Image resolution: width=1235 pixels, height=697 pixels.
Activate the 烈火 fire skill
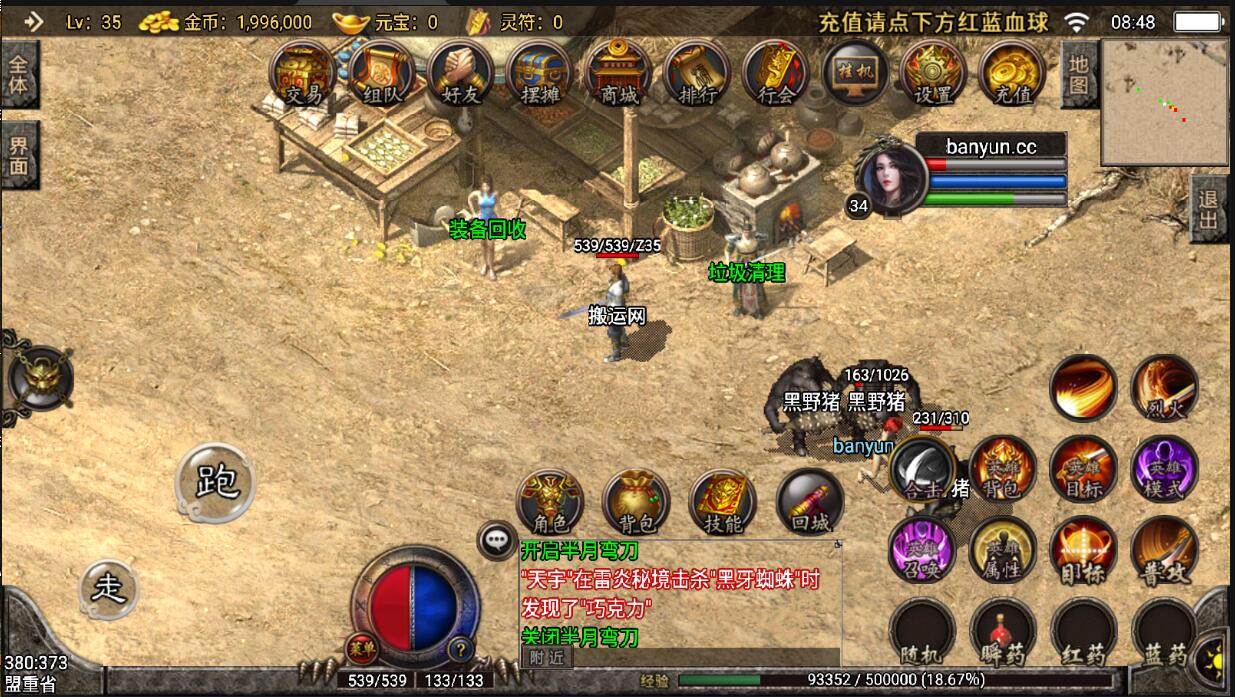tap(1164, 388)
